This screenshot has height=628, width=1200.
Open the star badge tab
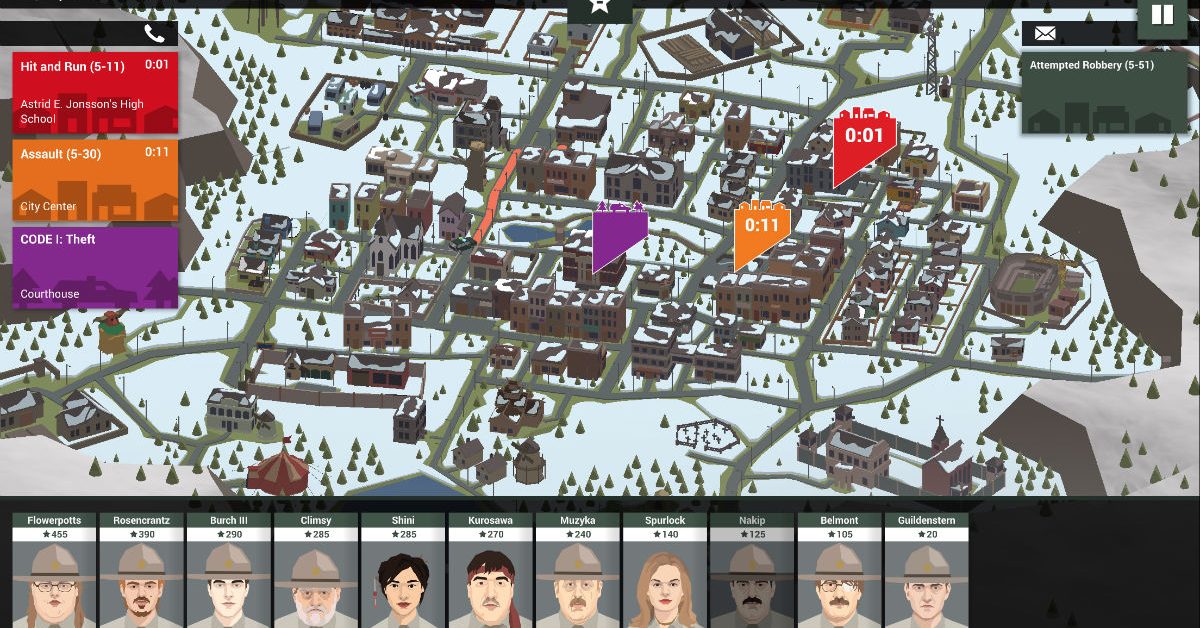click(x=599, y=8)
